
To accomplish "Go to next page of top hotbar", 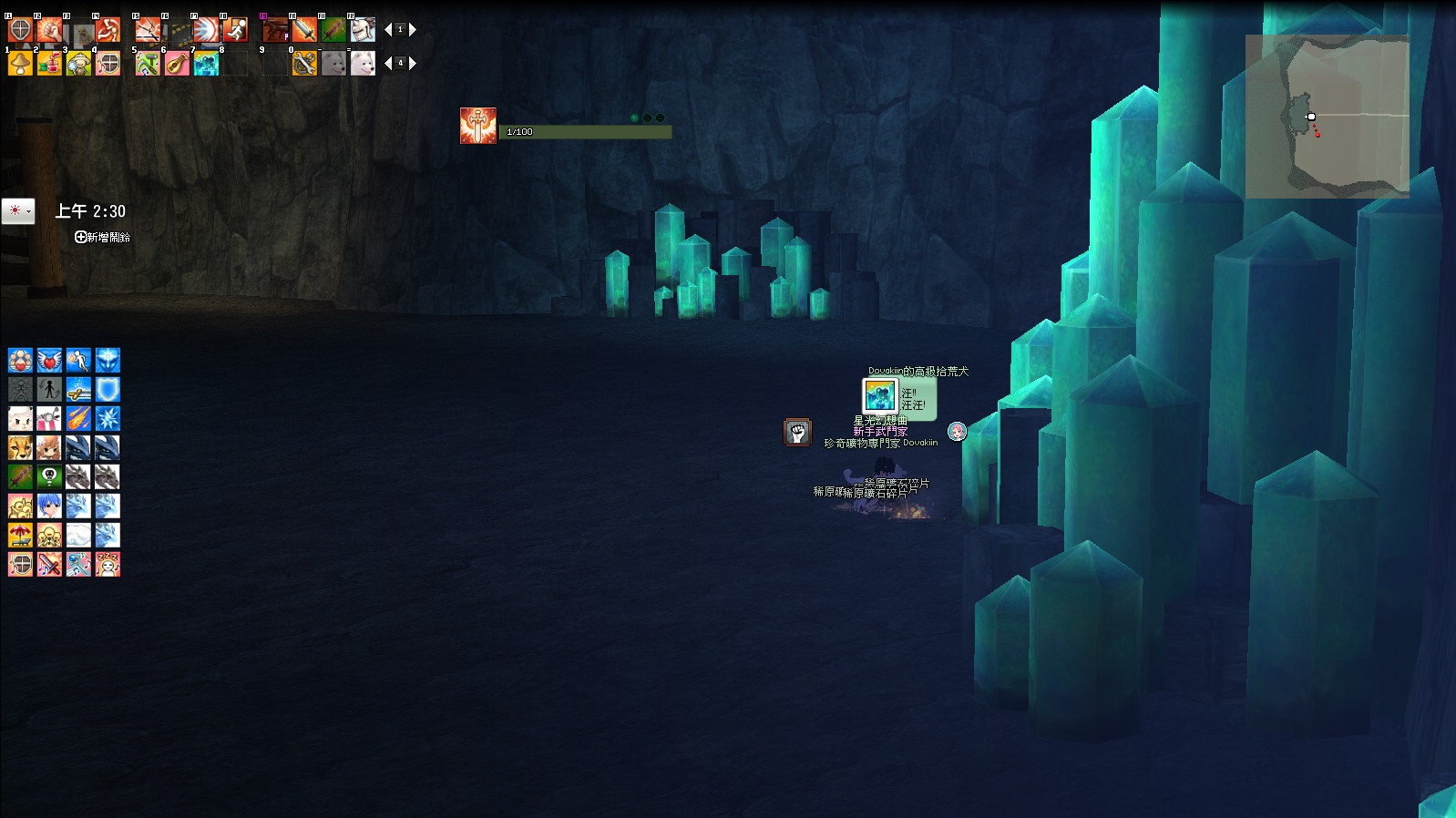I will coord(413,30).
